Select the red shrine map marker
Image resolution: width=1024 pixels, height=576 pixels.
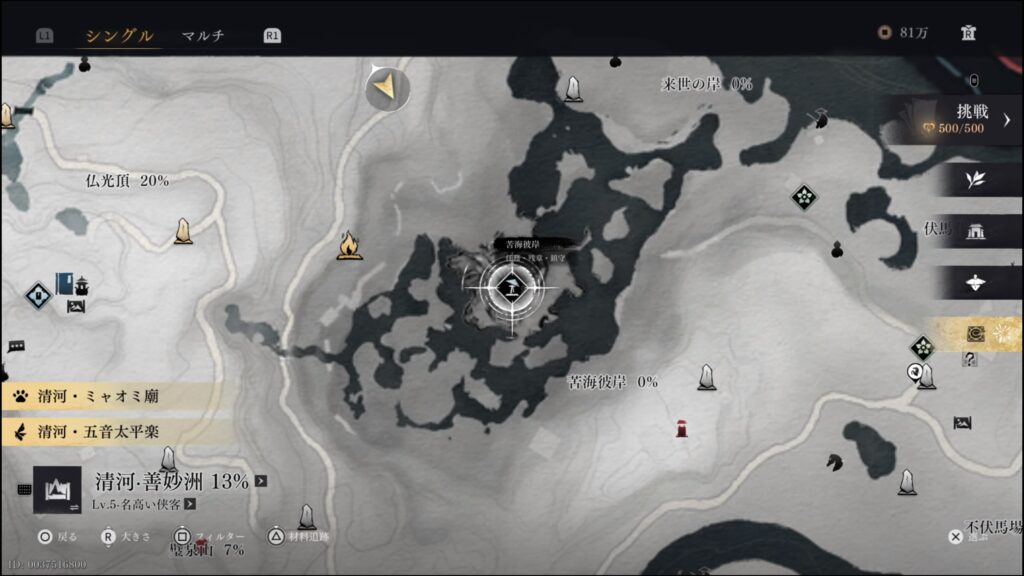(682, 429)
